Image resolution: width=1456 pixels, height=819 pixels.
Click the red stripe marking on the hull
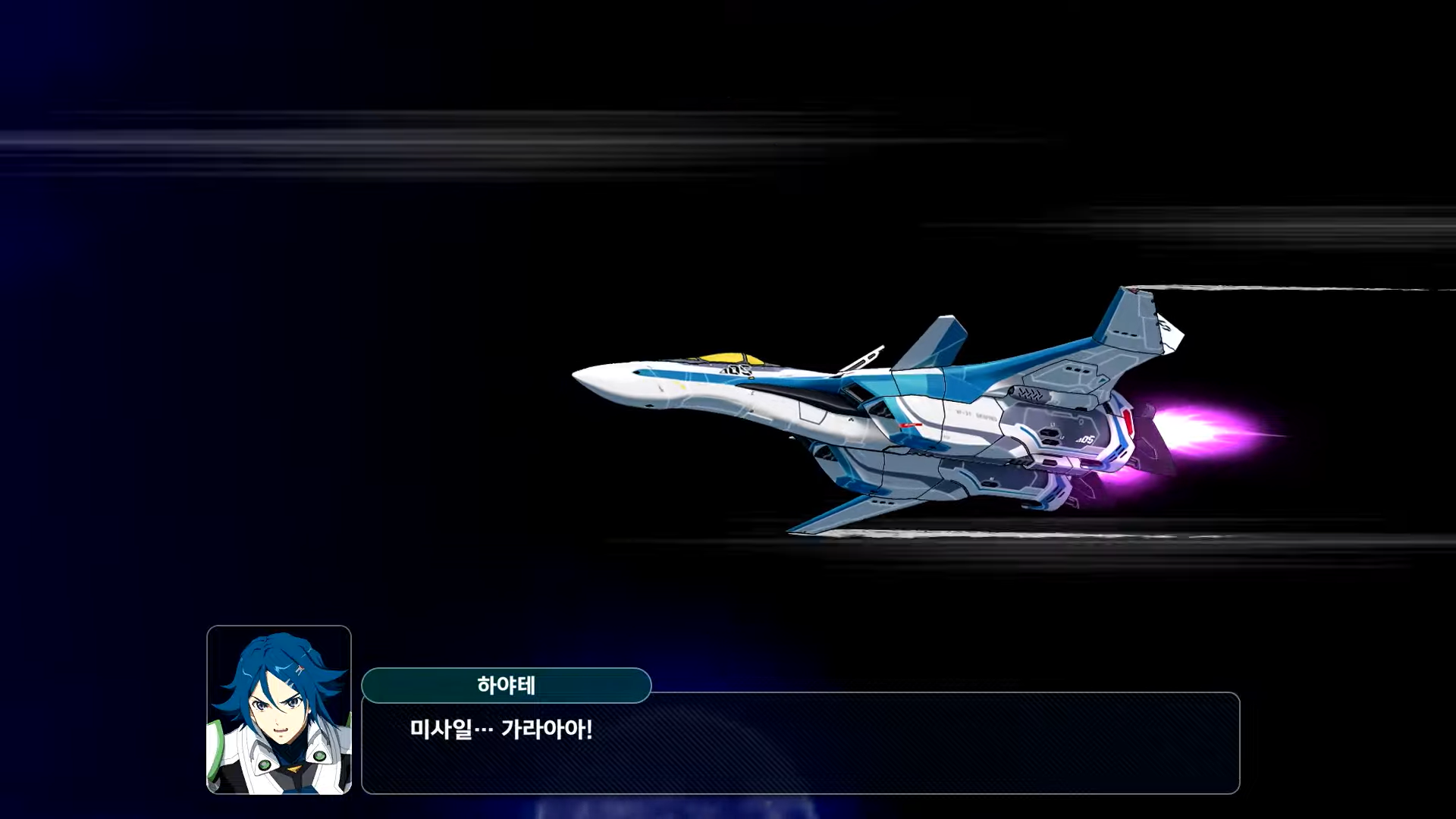pyautogui.click(x=910, y=425)
